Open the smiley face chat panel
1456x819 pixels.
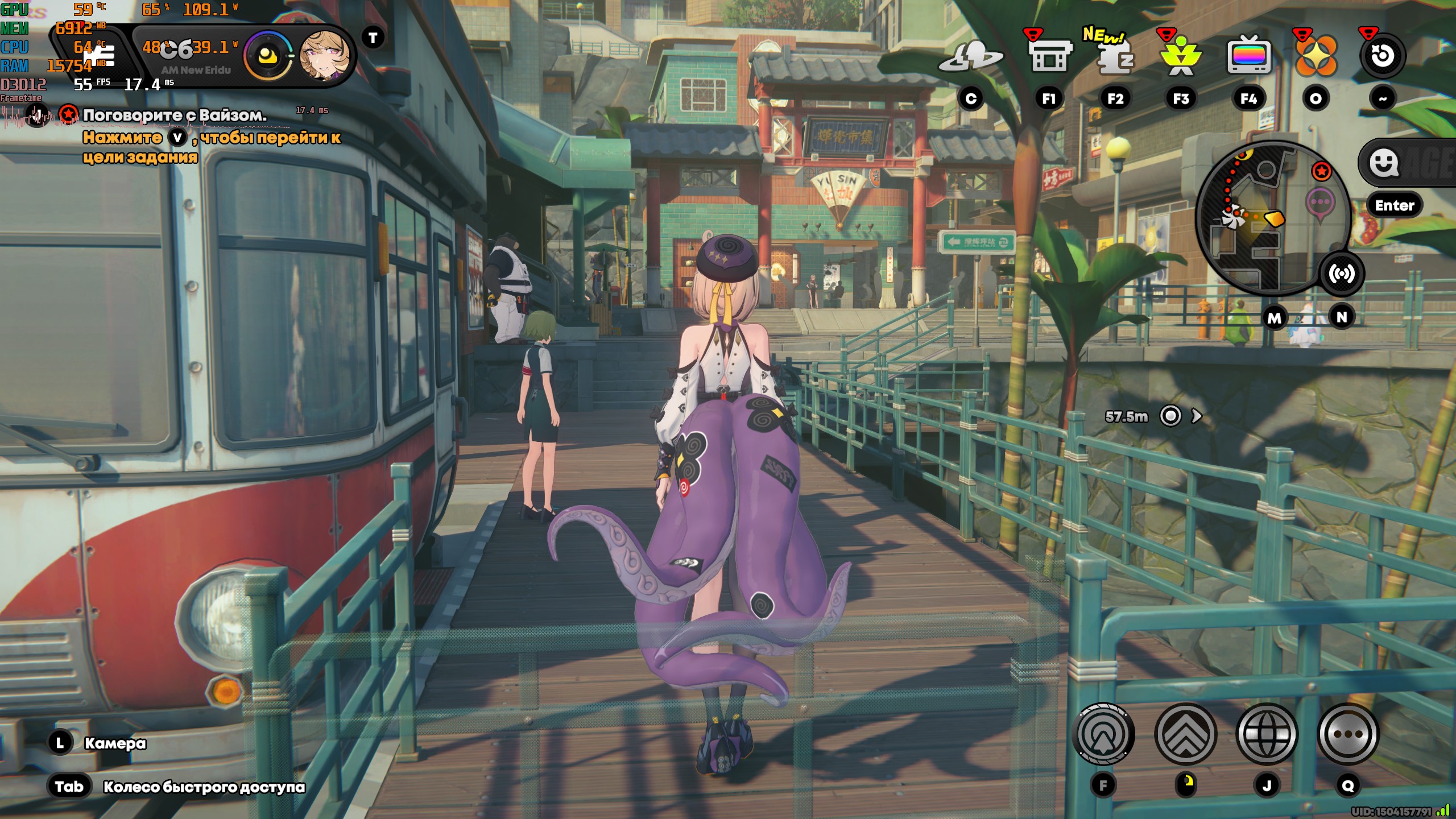1384,163
